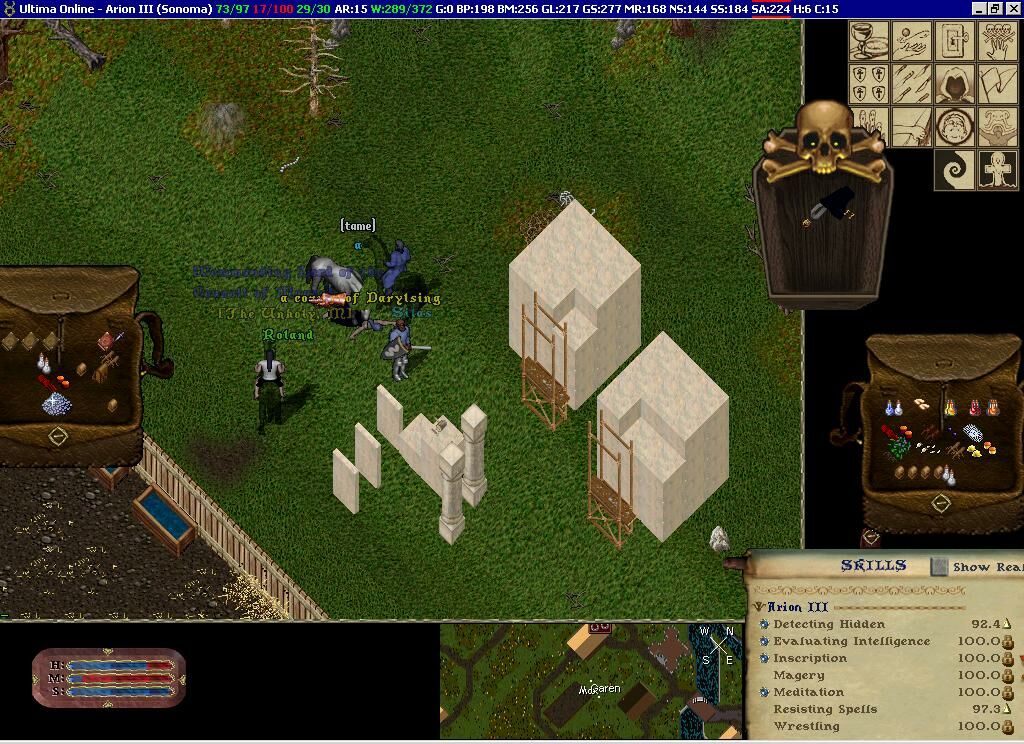
Task: Select the blue-white gem pile in left backpack
Action: pos(56,403)
